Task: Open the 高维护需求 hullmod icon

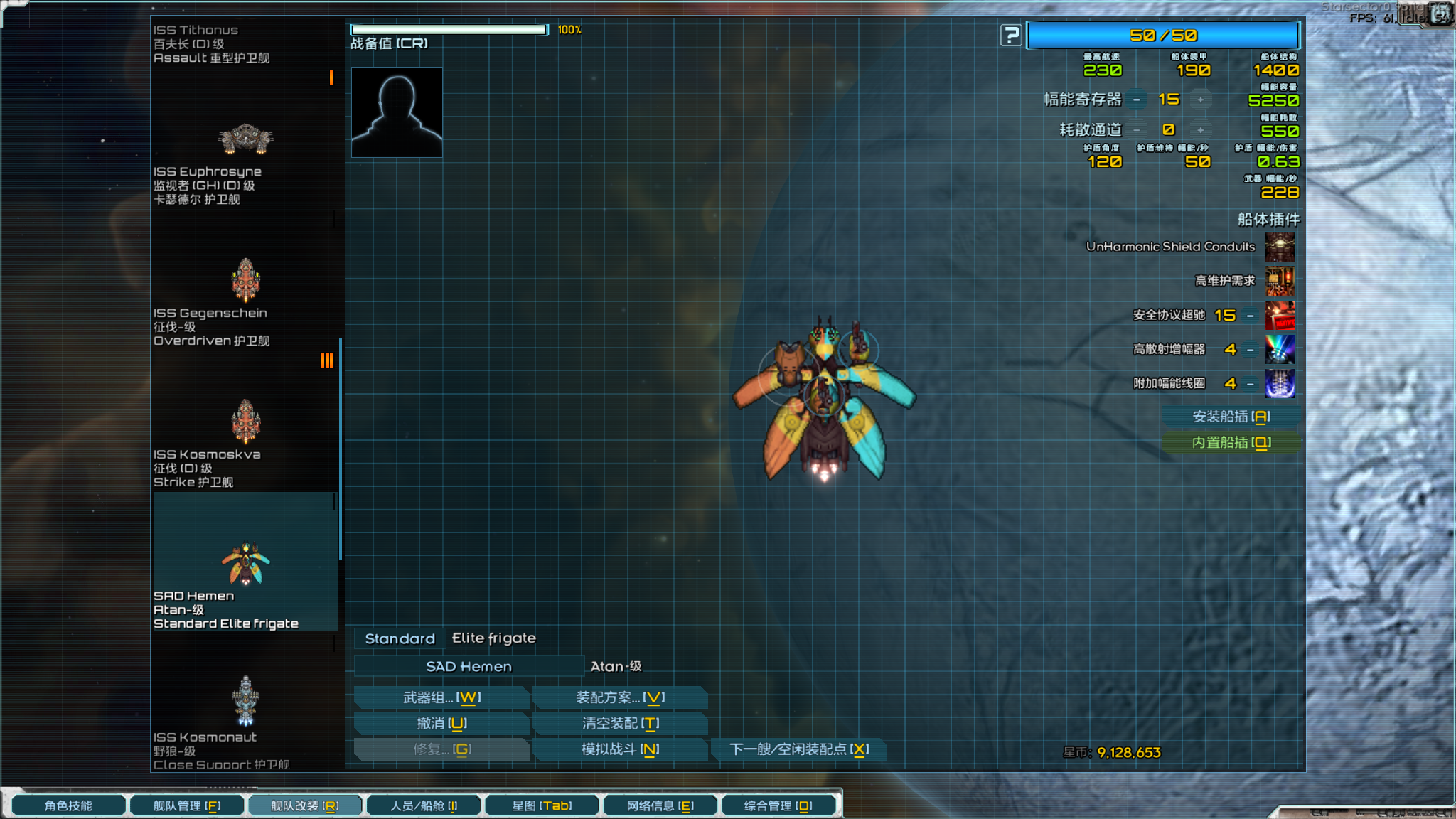Action: click(1280, 281)
